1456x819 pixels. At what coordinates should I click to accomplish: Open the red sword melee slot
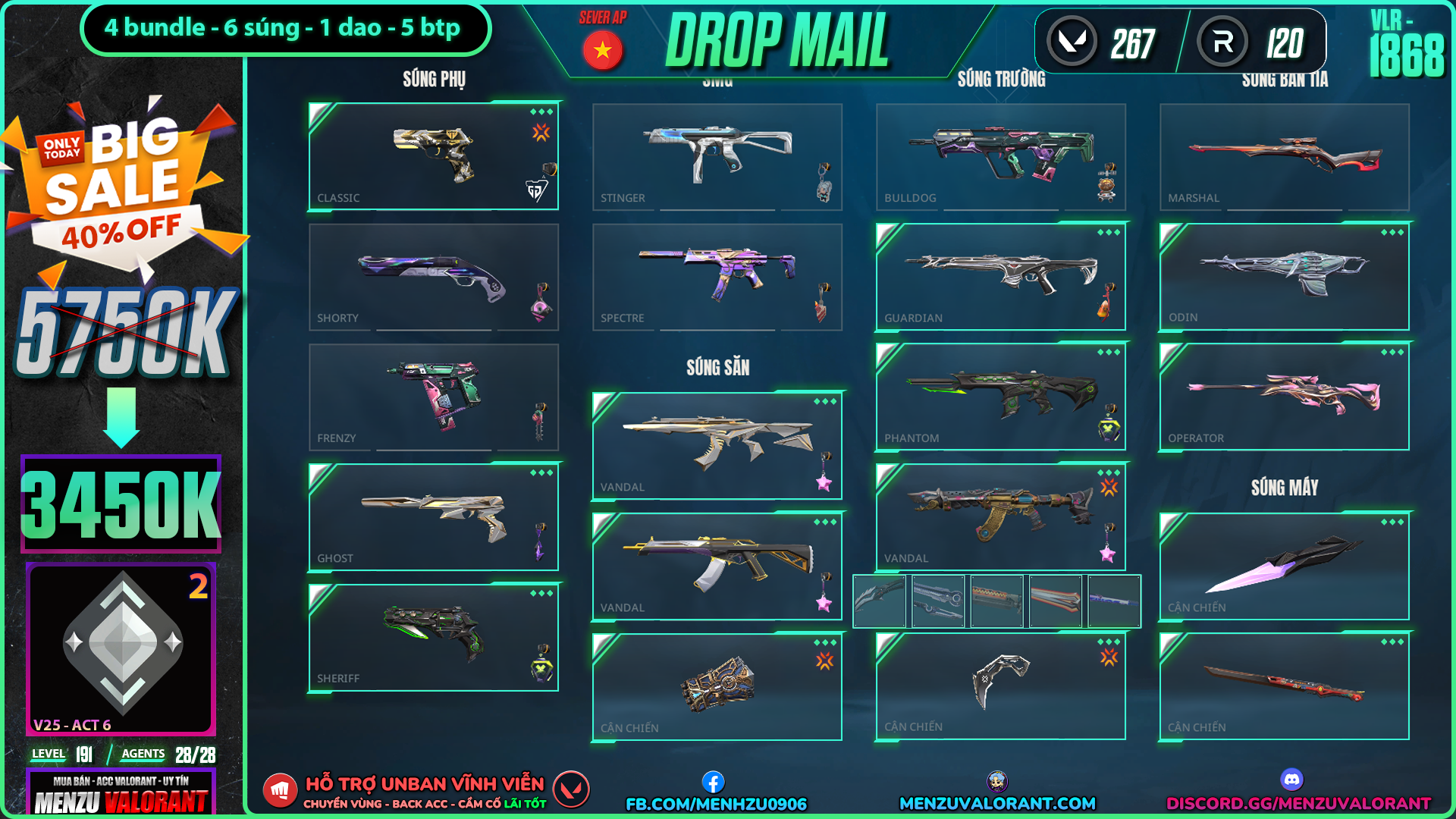[x=1284, y=686]
